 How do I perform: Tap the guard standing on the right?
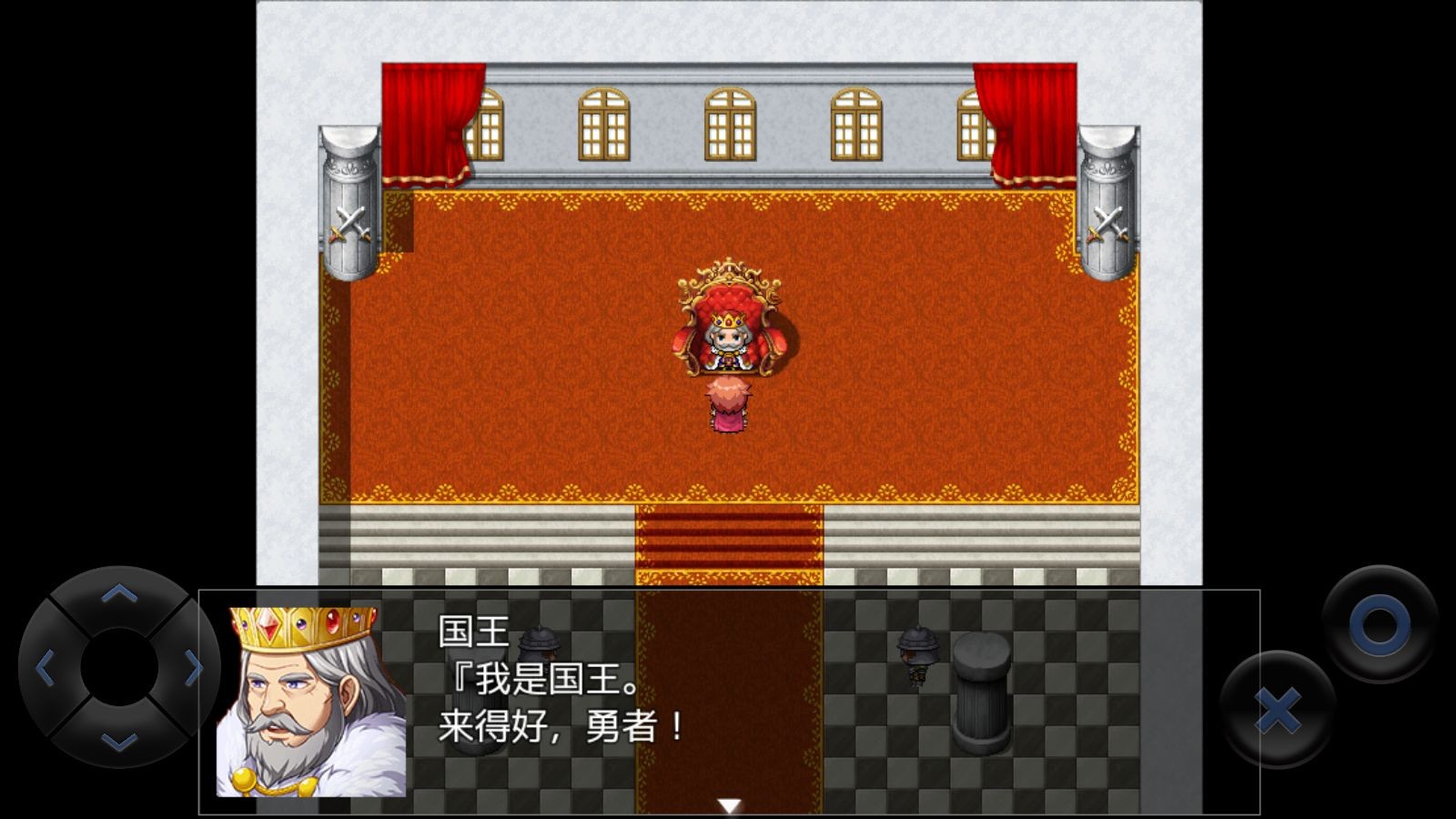(919, 651)
